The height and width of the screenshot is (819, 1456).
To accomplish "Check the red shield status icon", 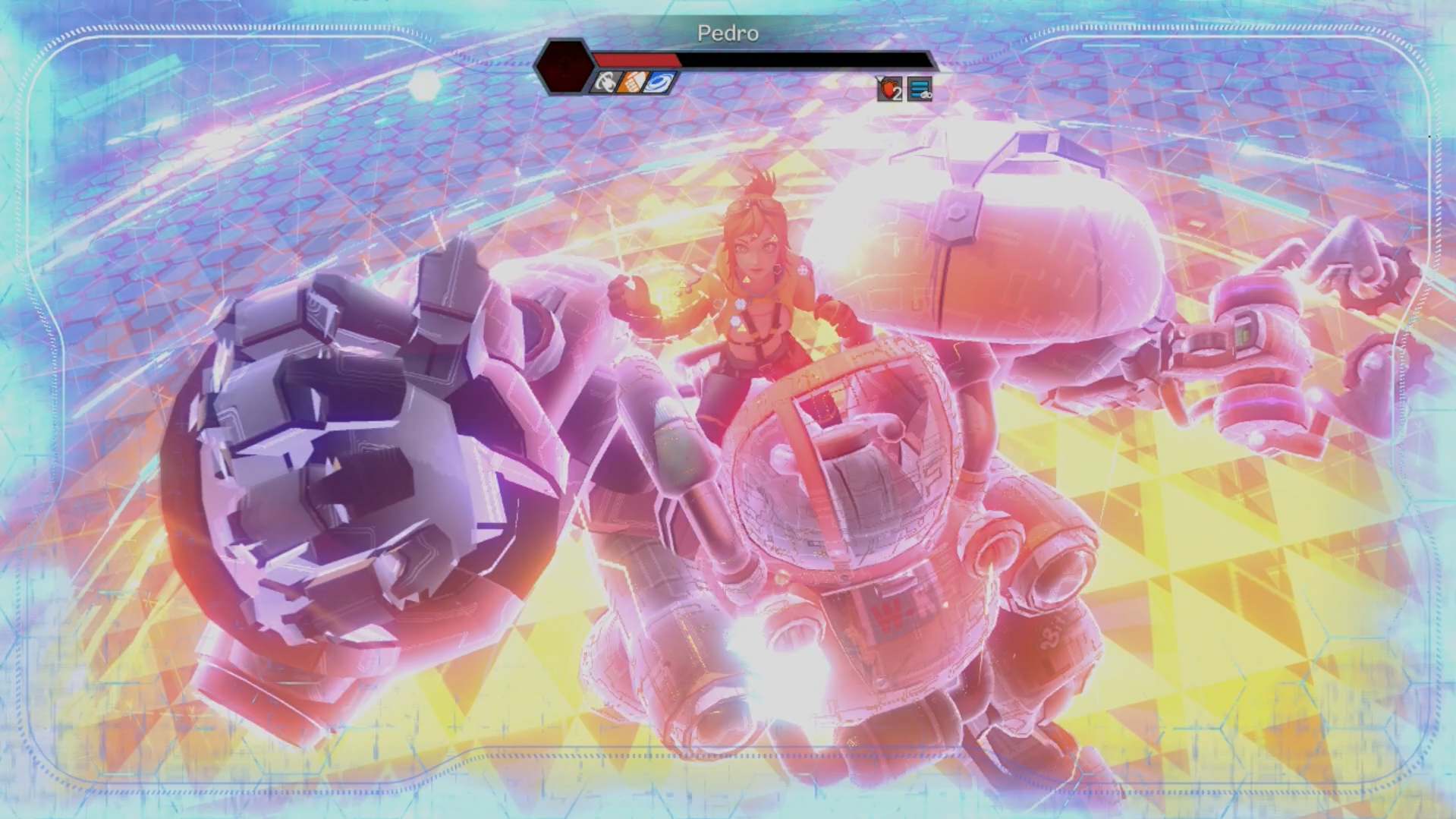I will [x=889, y=90].
